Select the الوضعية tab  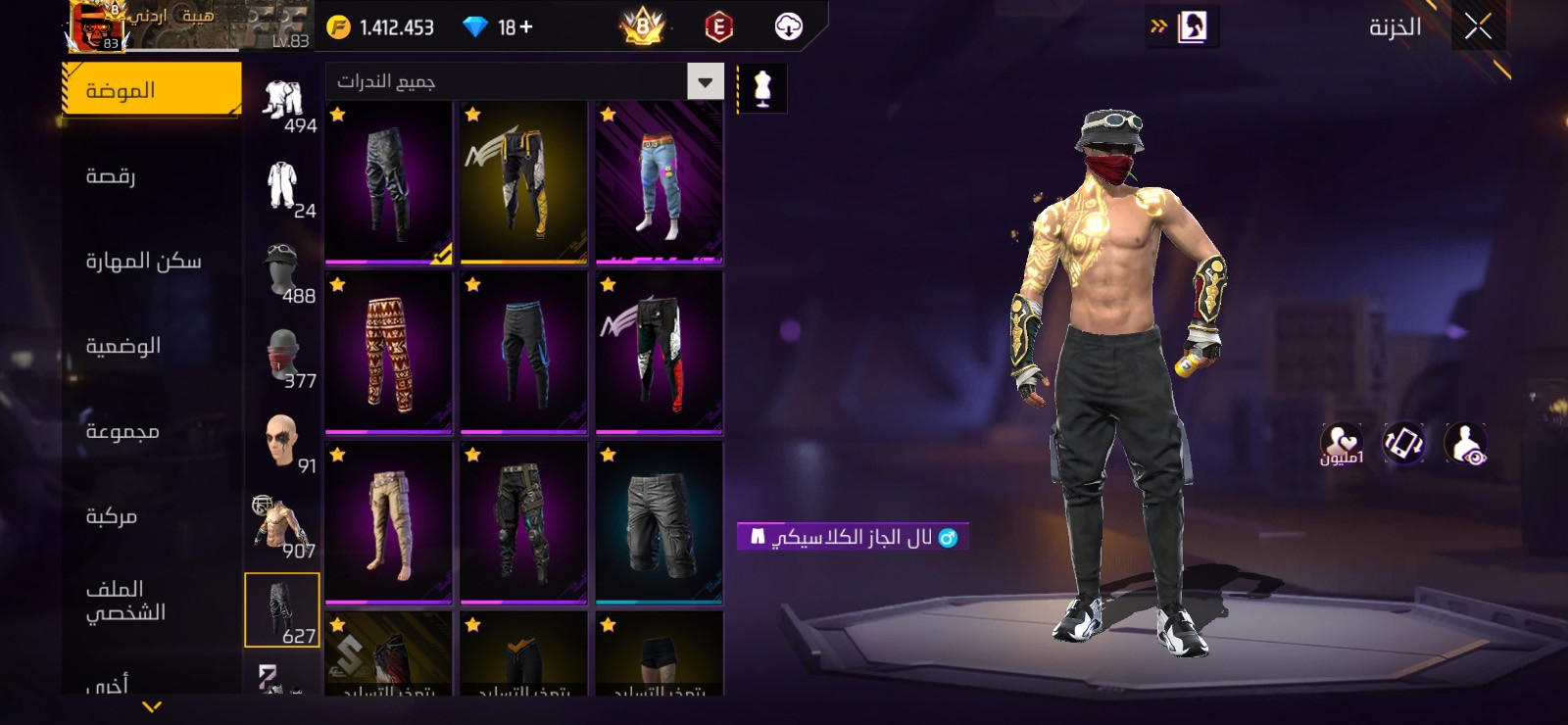coord(152,346)
